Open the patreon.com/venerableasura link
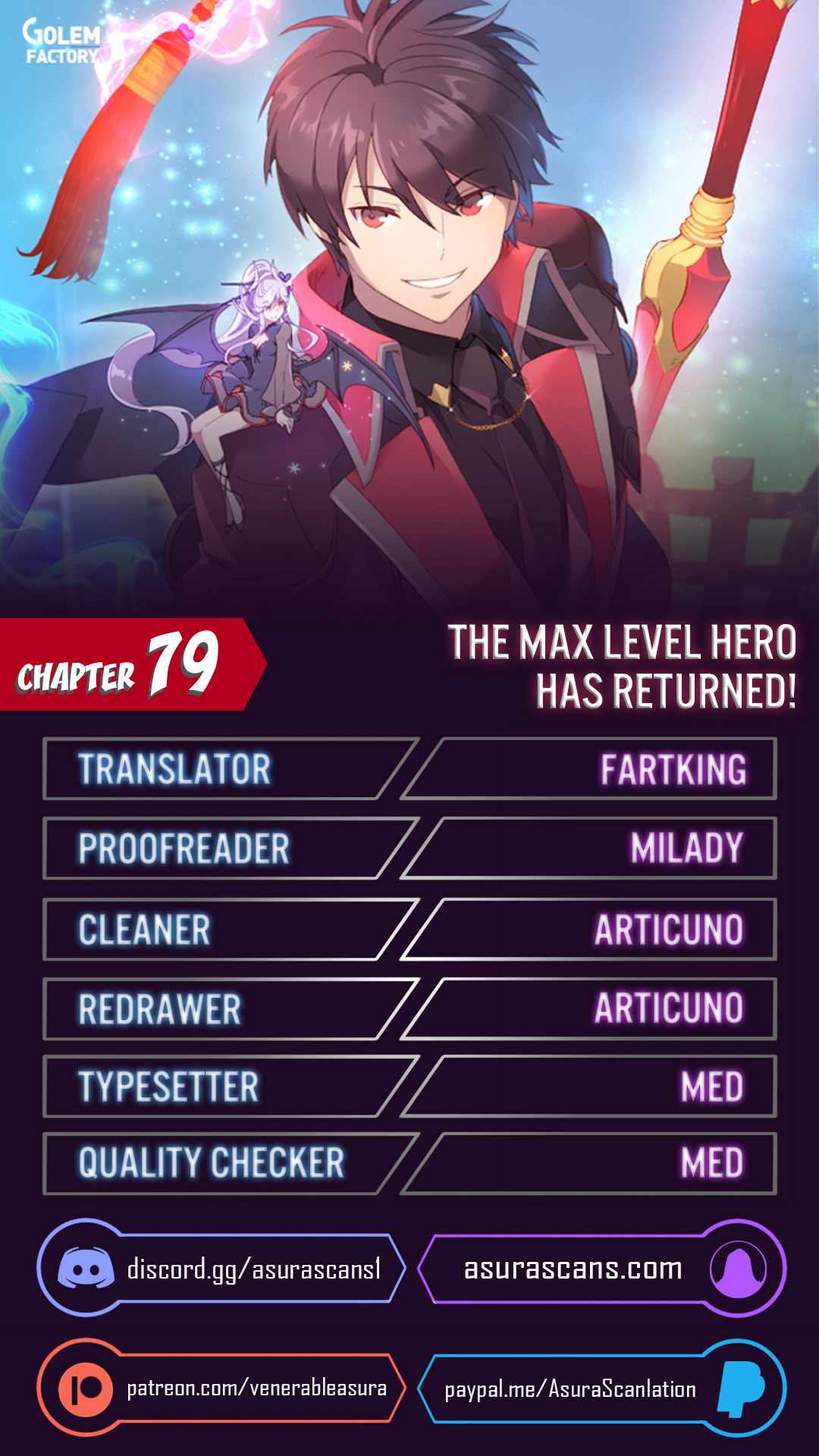Screen dimensions: 819x1456 coord(221,1388)
